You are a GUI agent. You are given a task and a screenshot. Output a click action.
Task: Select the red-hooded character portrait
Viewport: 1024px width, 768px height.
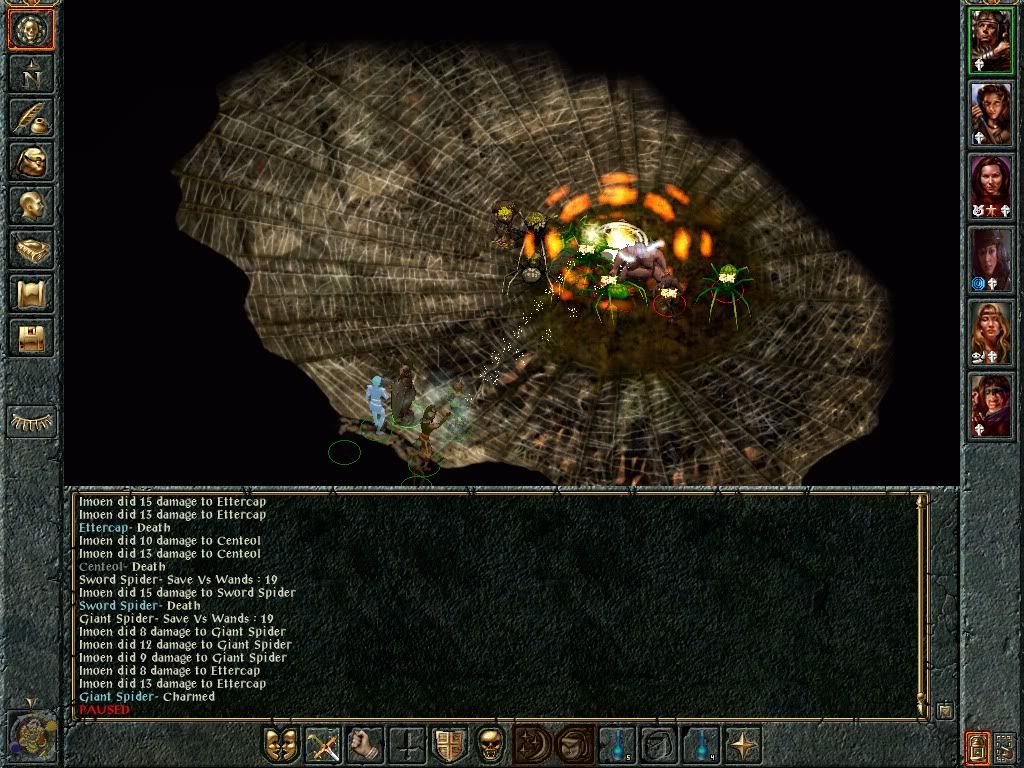[991, 407]
